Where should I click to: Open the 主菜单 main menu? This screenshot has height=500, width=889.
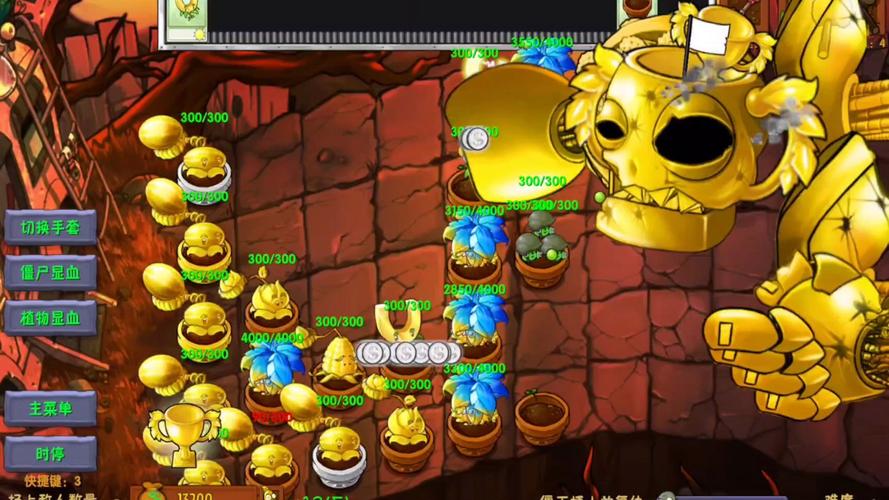[51, 408]
